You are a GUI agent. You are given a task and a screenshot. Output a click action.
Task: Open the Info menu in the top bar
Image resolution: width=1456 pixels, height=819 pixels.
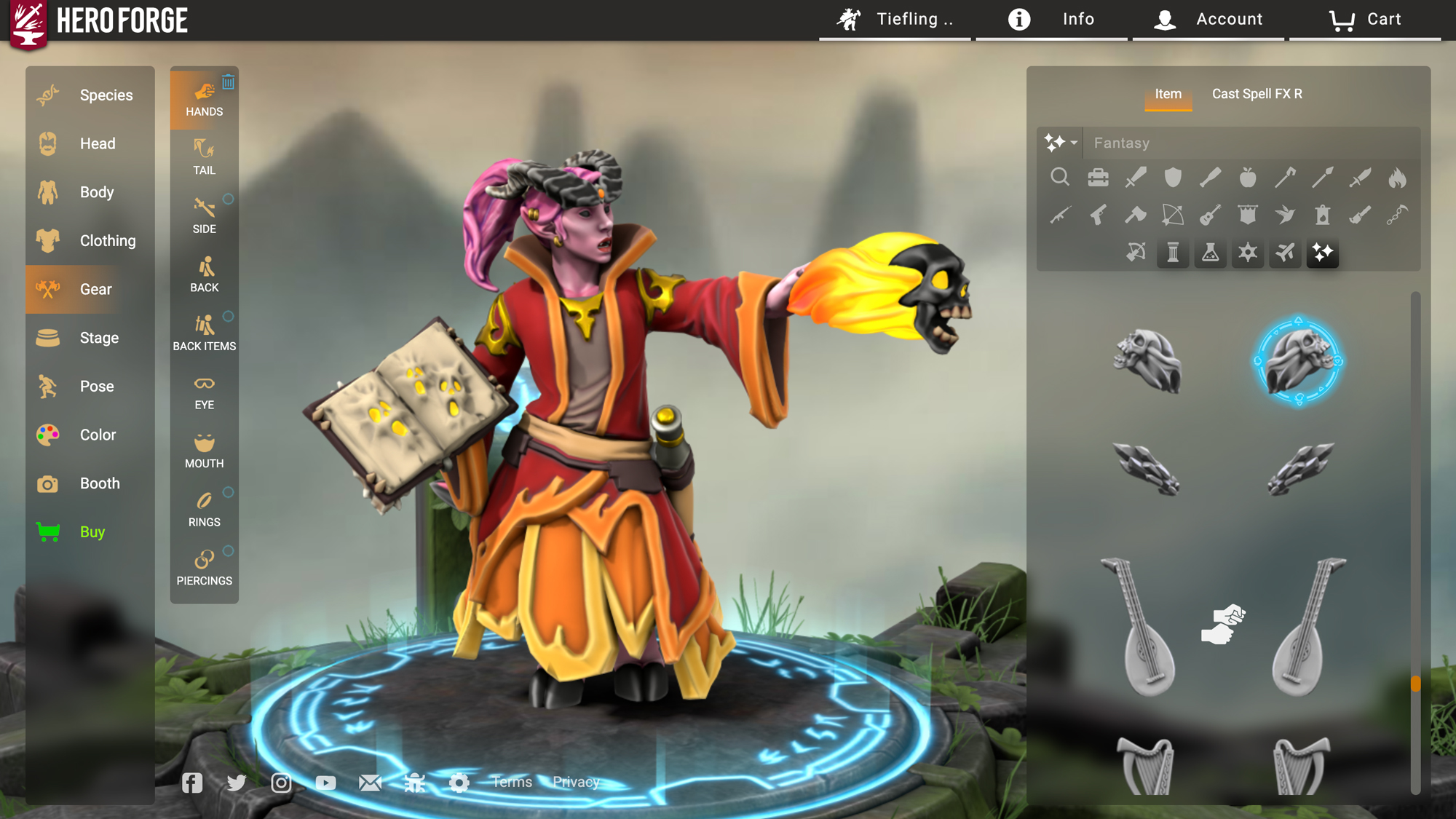(x=1077, y=19)
